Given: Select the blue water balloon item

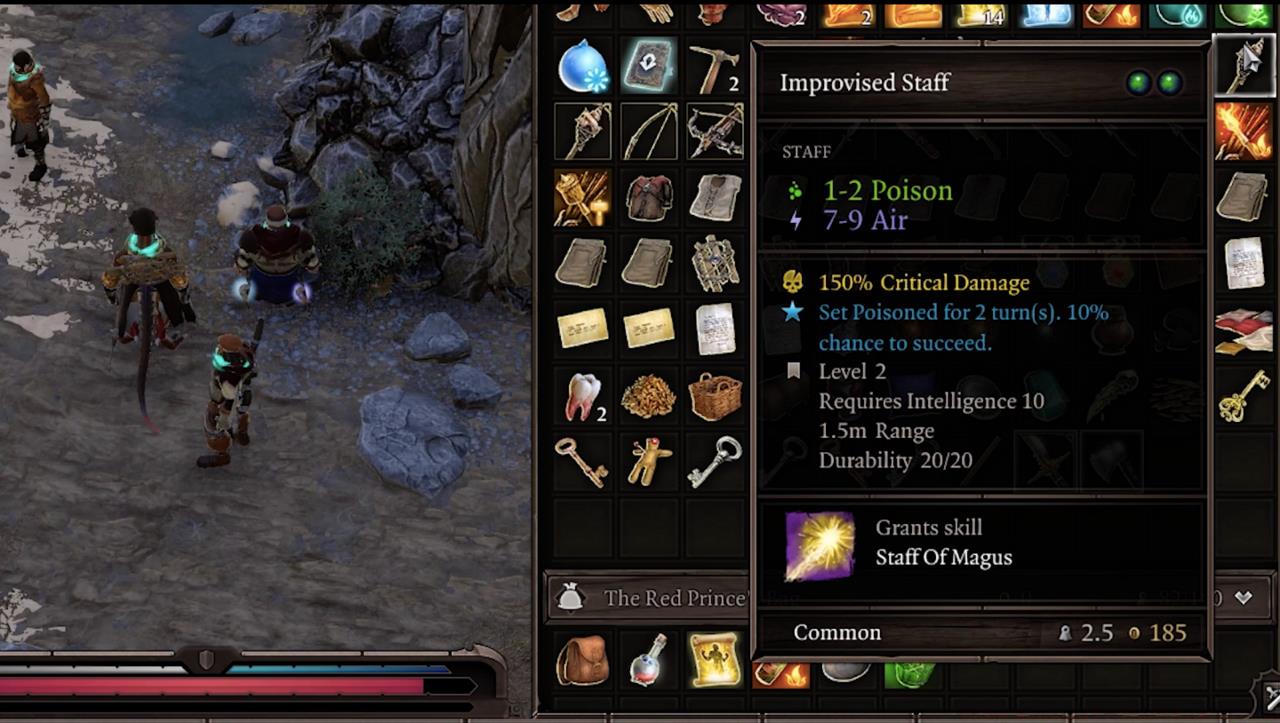Looking at the screenshot, I should point(582,66).
